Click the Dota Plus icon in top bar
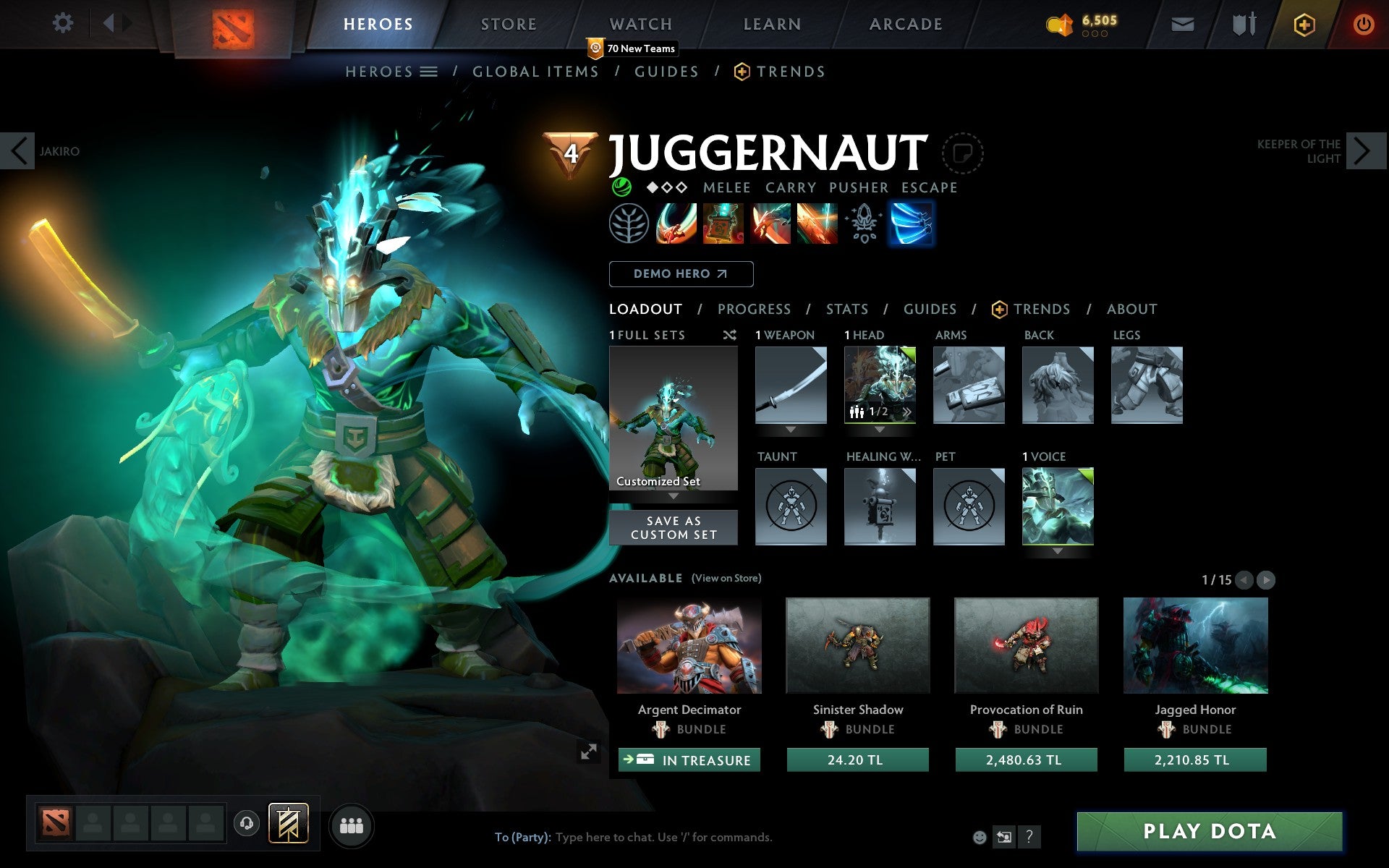 point(1304,24)
